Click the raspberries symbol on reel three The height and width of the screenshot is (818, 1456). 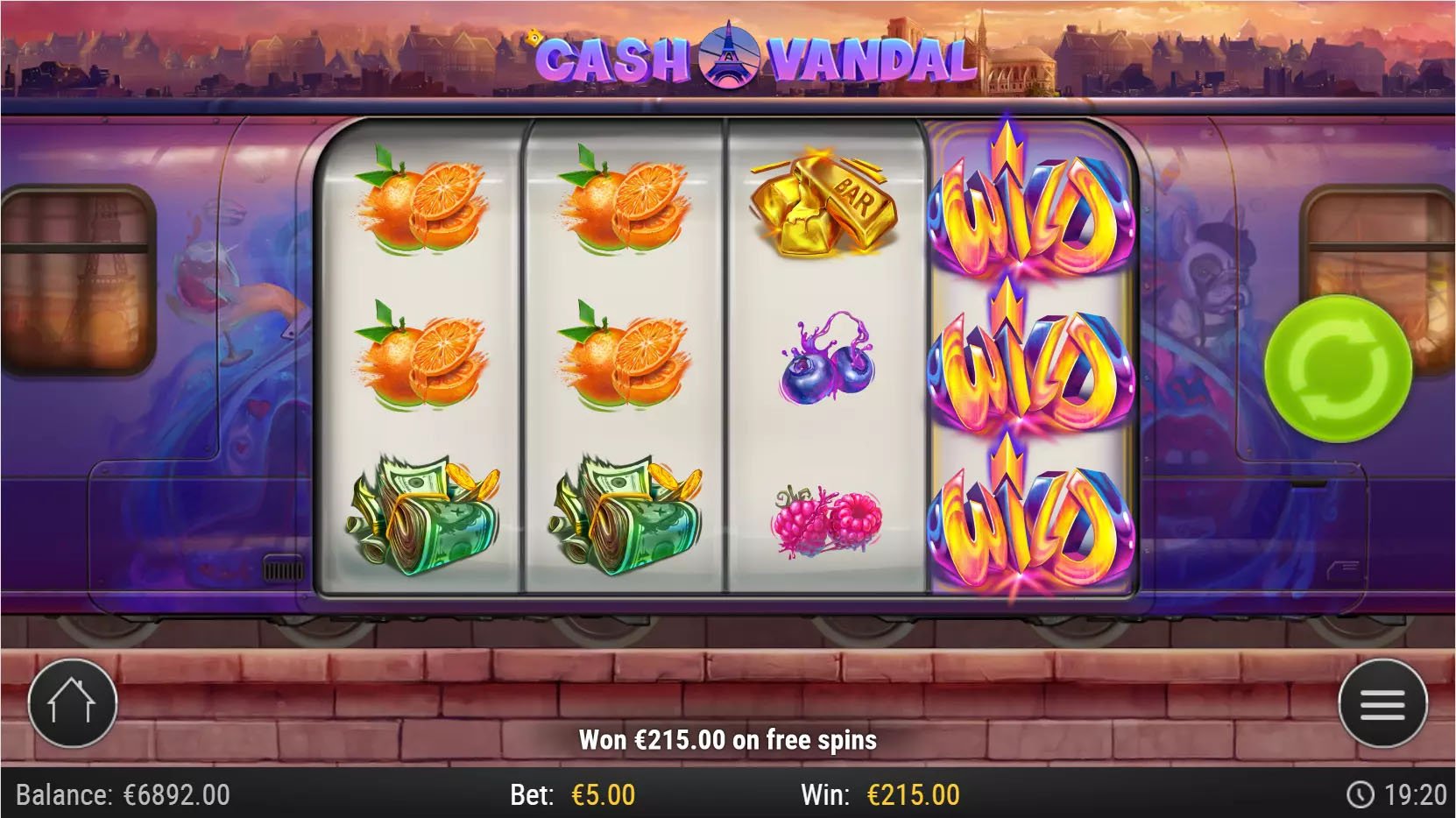[828, 517]
